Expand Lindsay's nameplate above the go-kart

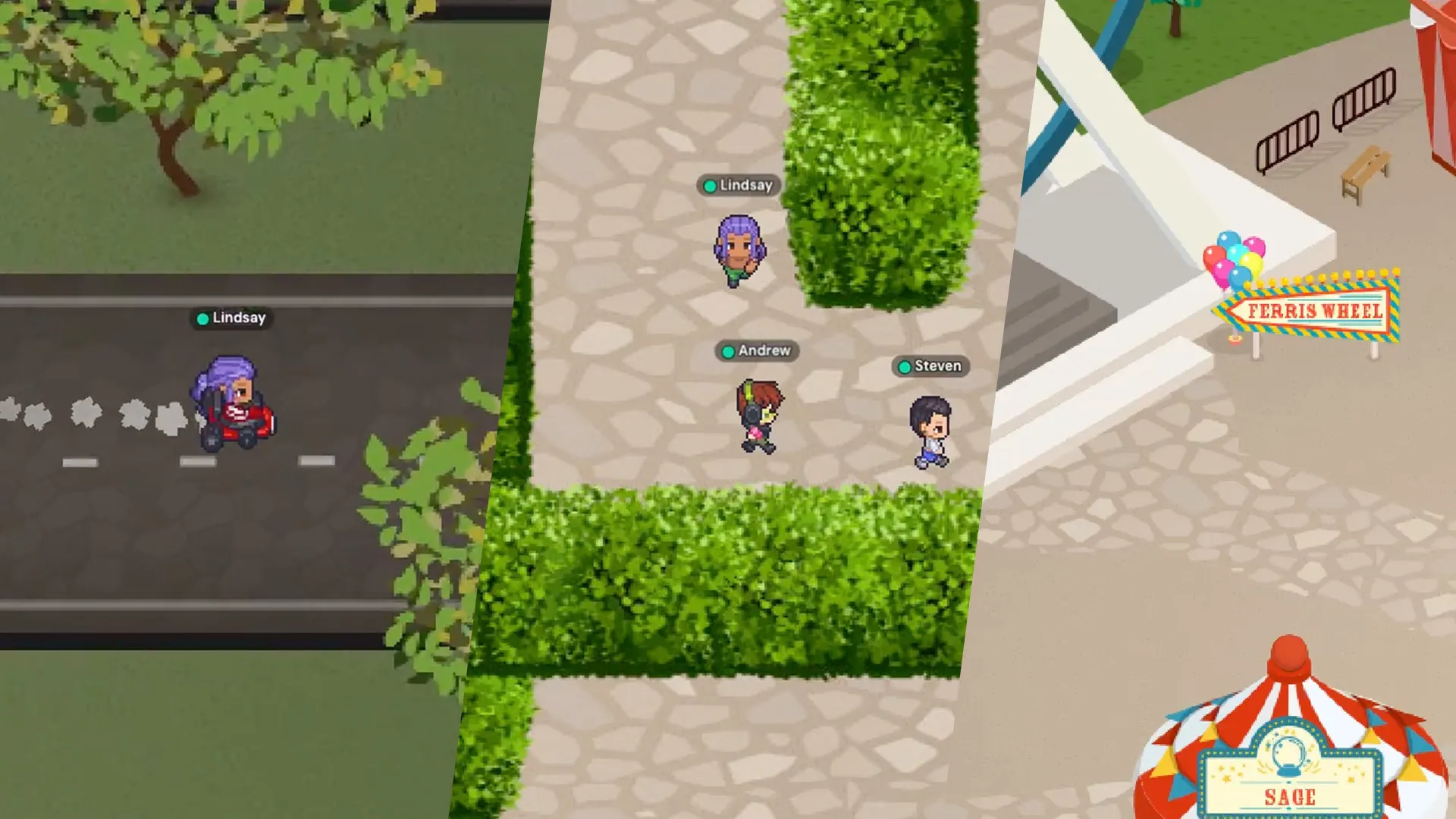(231, 318)
